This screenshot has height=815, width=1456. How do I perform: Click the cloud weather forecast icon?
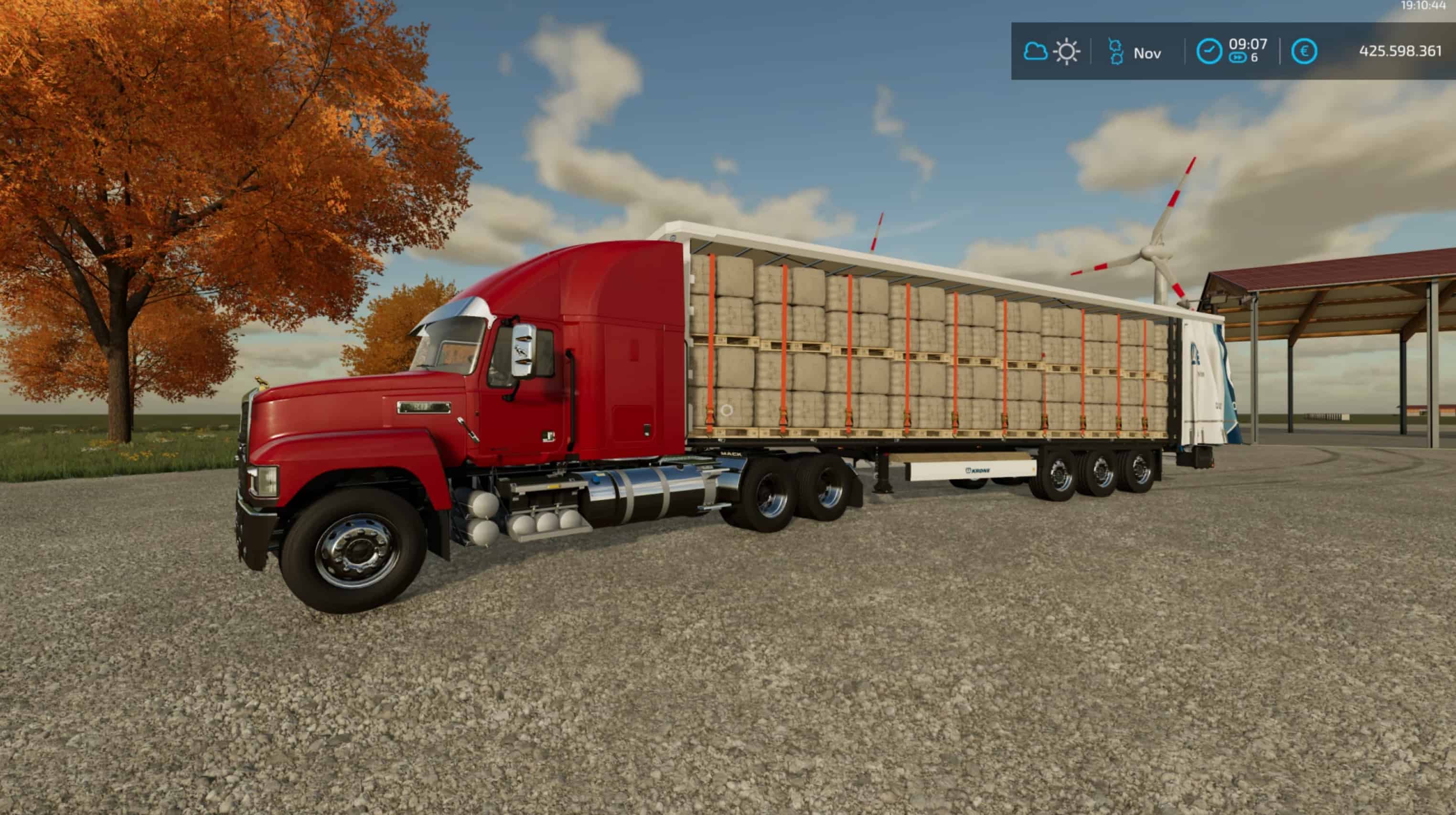(x=1036, y=52)
